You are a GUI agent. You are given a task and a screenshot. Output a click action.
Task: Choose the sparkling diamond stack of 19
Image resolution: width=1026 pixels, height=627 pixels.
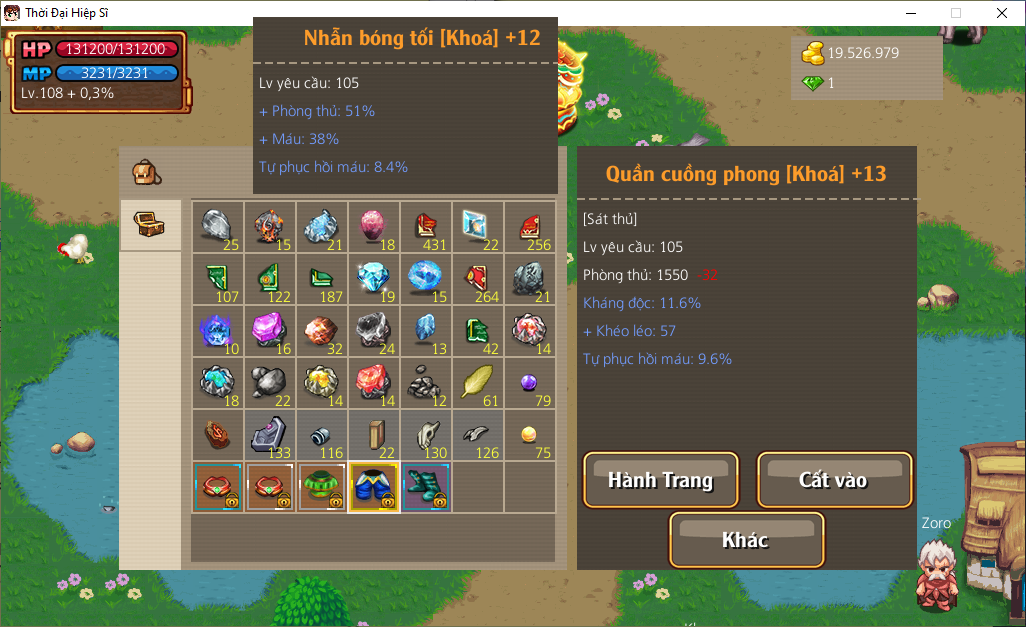[374, 279]
